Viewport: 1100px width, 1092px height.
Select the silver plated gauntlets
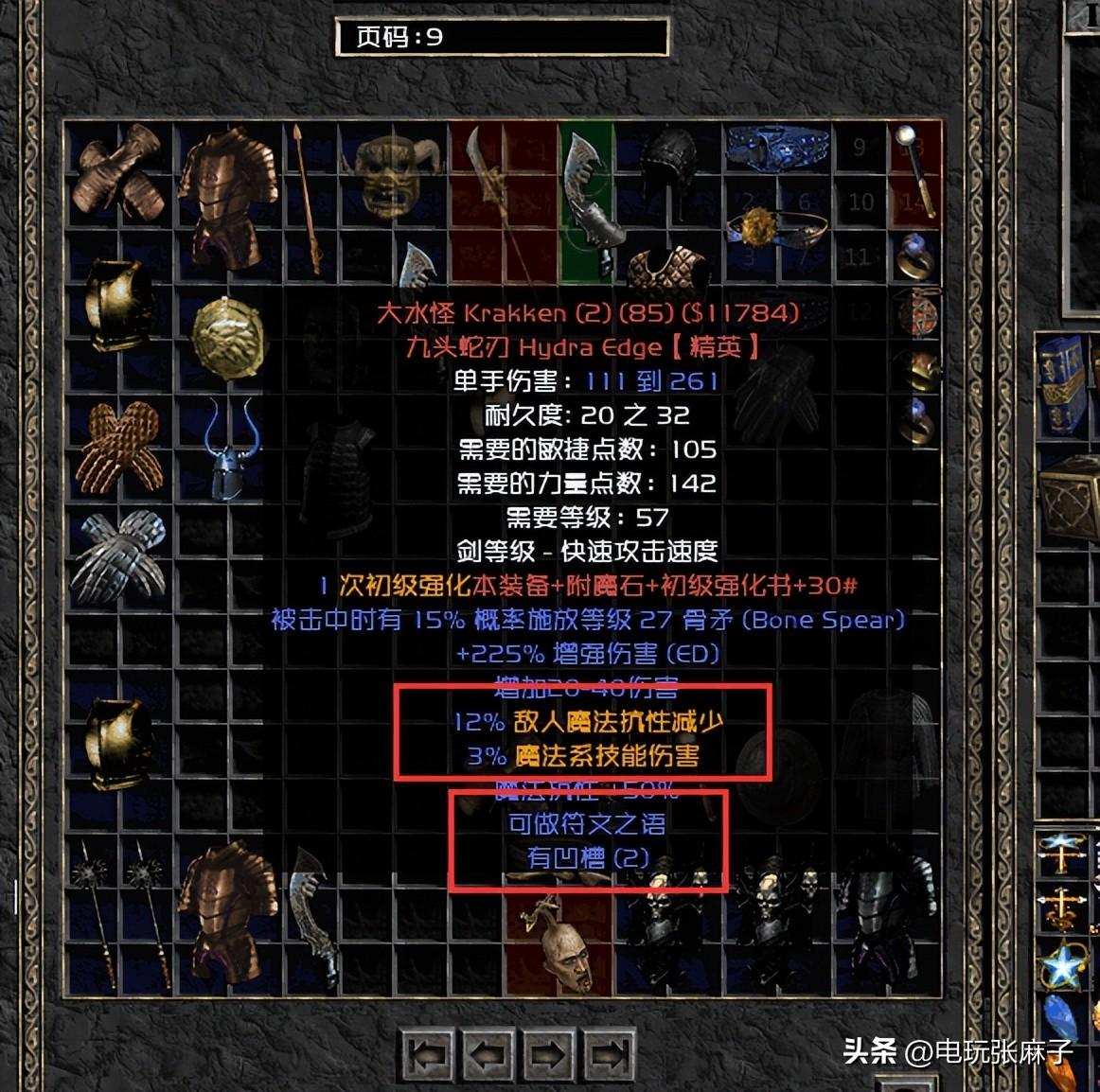pyautogui.click(x=118, y=553)
